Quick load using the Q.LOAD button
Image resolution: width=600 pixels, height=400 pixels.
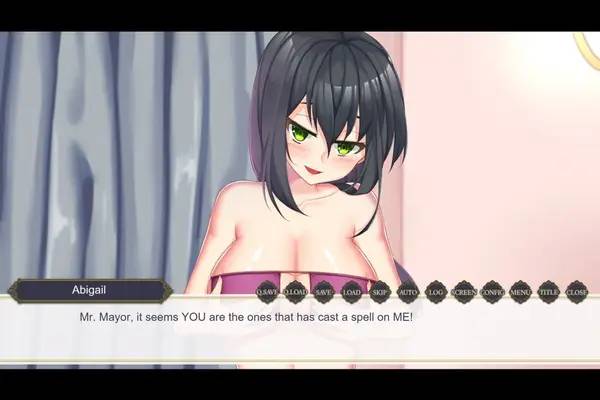(295, 292)
